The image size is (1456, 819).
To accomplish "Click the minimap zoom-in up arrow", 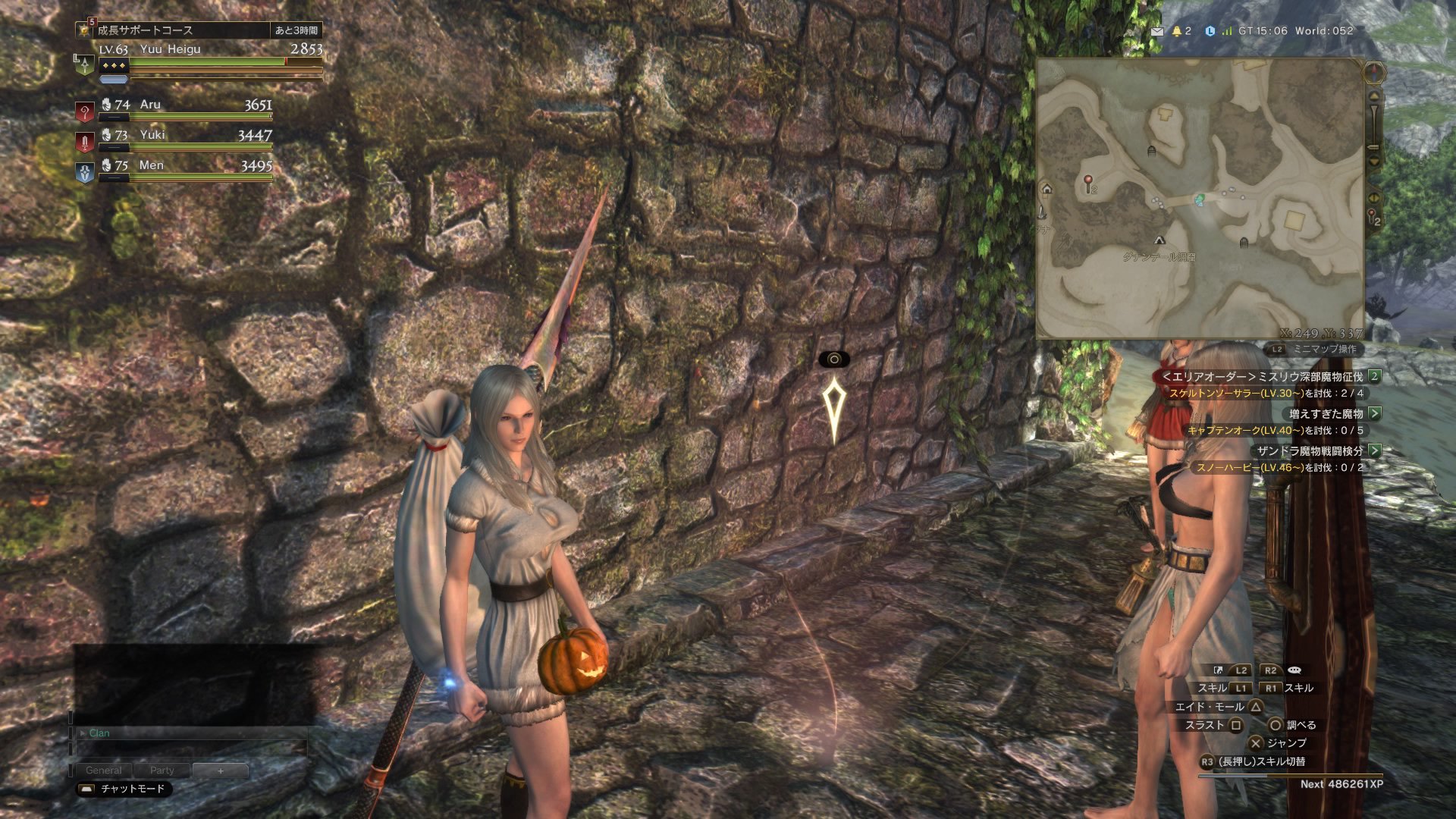I will 1373,97.
